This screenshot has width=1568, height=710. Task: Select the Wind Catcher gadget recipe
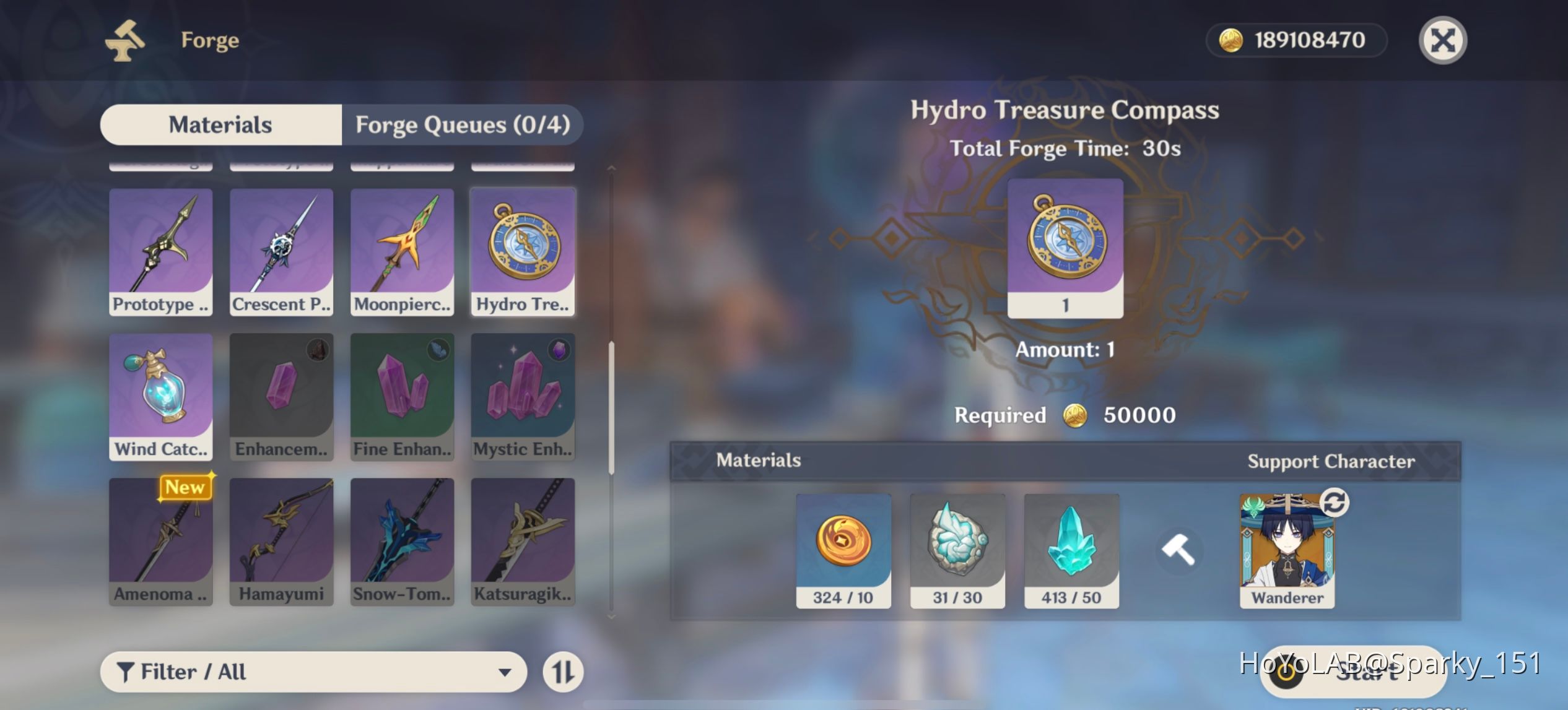(x=161, y=396)
